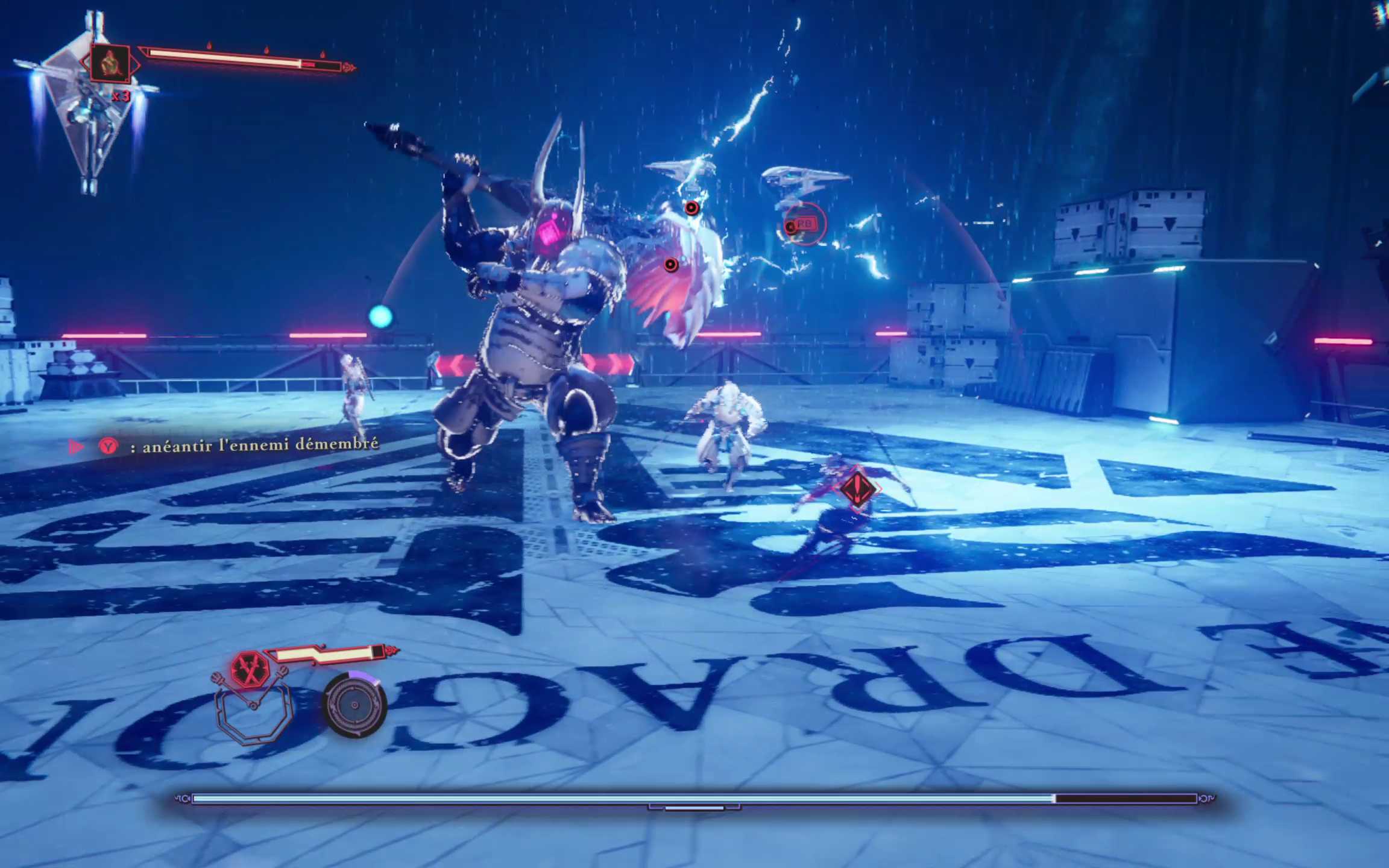Activate the red crossed swords ability icon
1389x868 pixels.
[249, 670]
